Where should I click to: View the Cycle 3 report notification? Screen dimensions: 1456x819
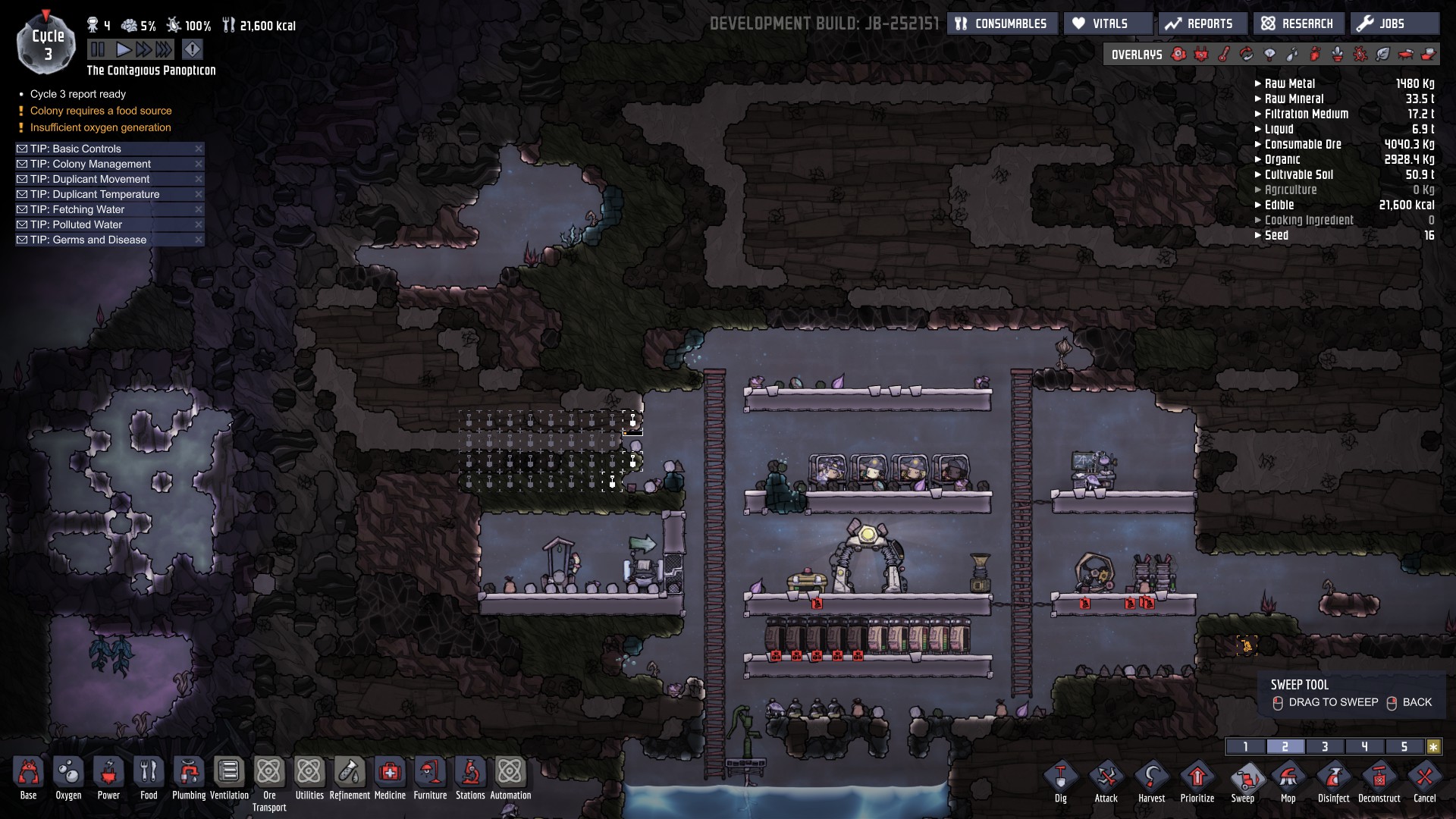(77, 94)
